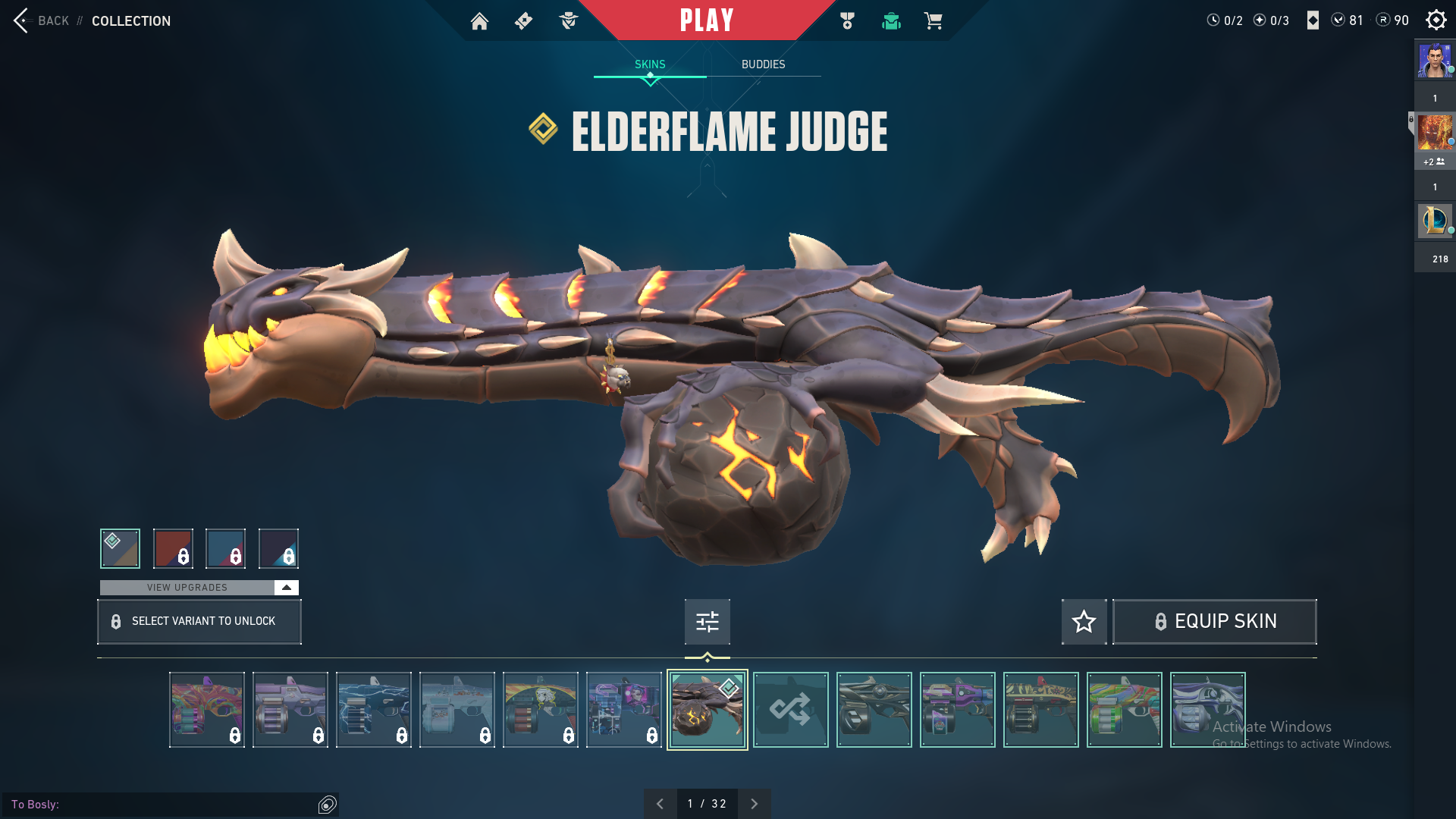Open the League of Legends friend icon
This screenshot has height=819, width=1456.
coord(1435,221)
